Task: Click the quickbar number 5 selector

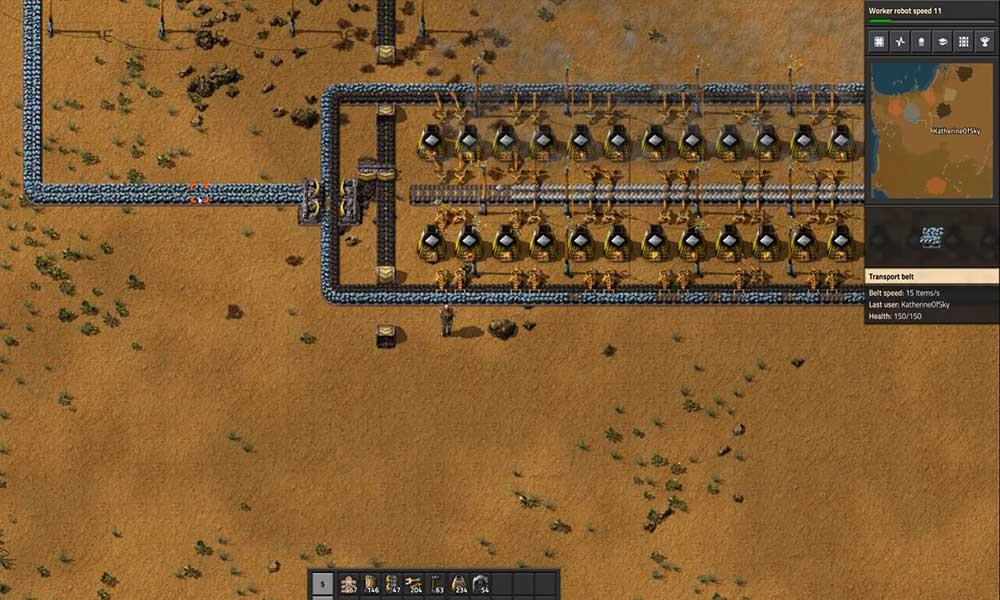Action: point(322,585)
